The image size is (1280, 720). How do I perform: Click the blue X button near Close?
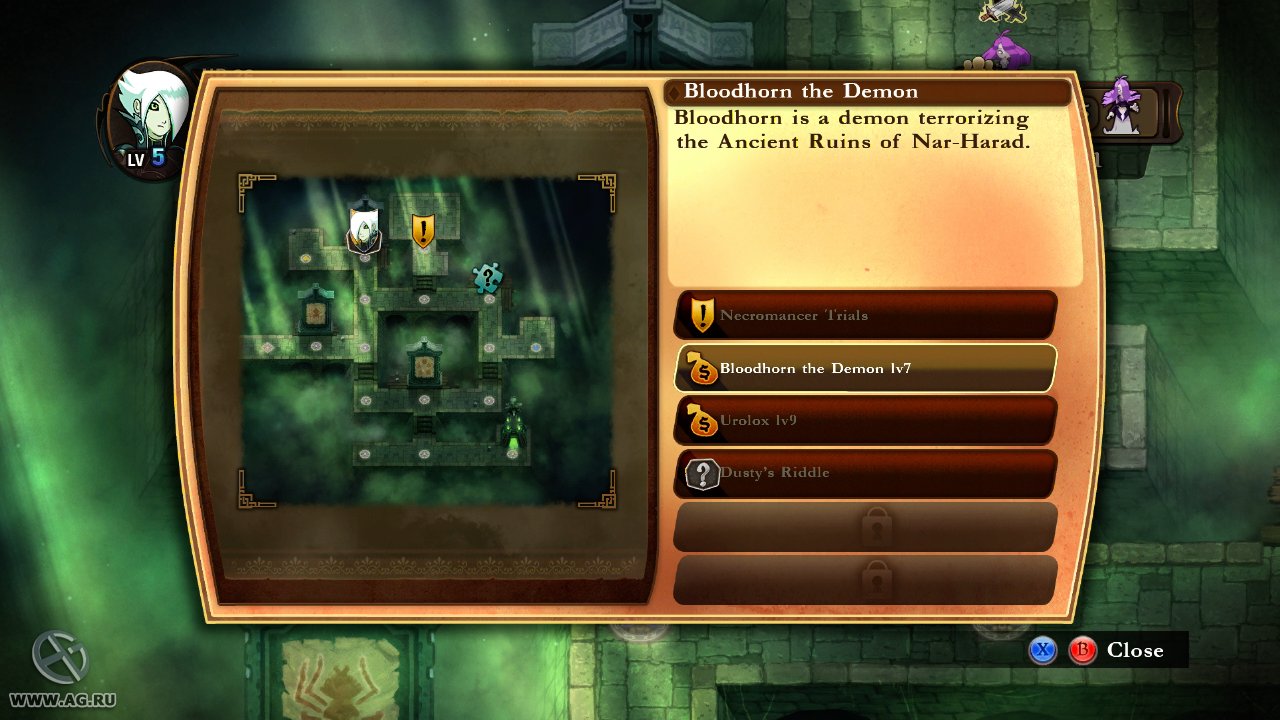coord(1044,651)
